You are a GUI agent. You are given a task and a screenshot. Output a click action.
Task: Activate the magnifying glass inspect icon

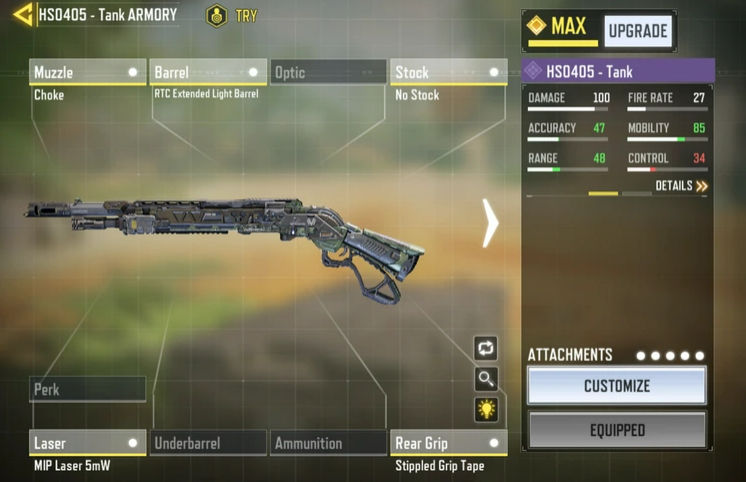[486, 379]
